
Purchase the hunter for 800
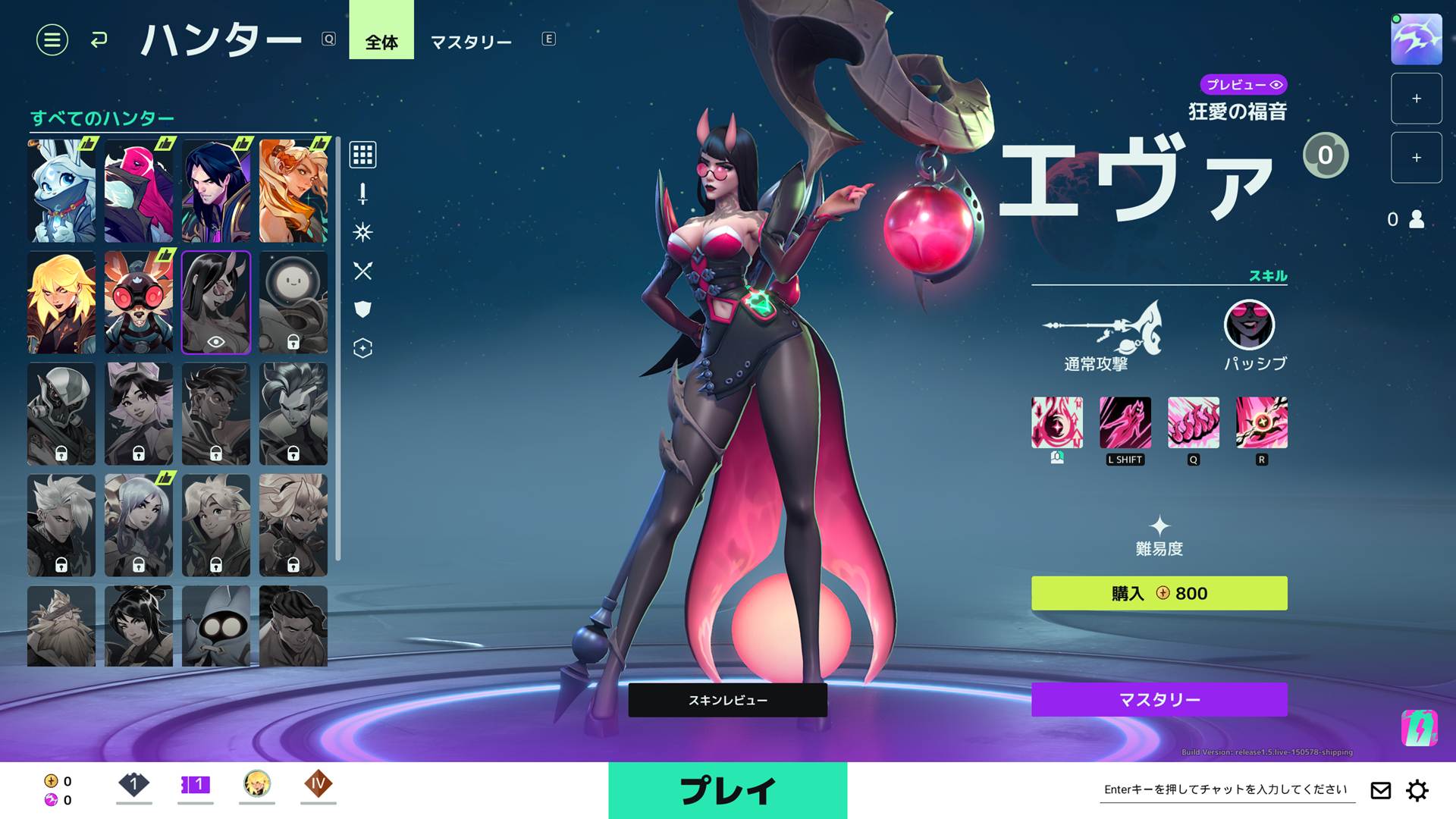tap(1159, 593)
